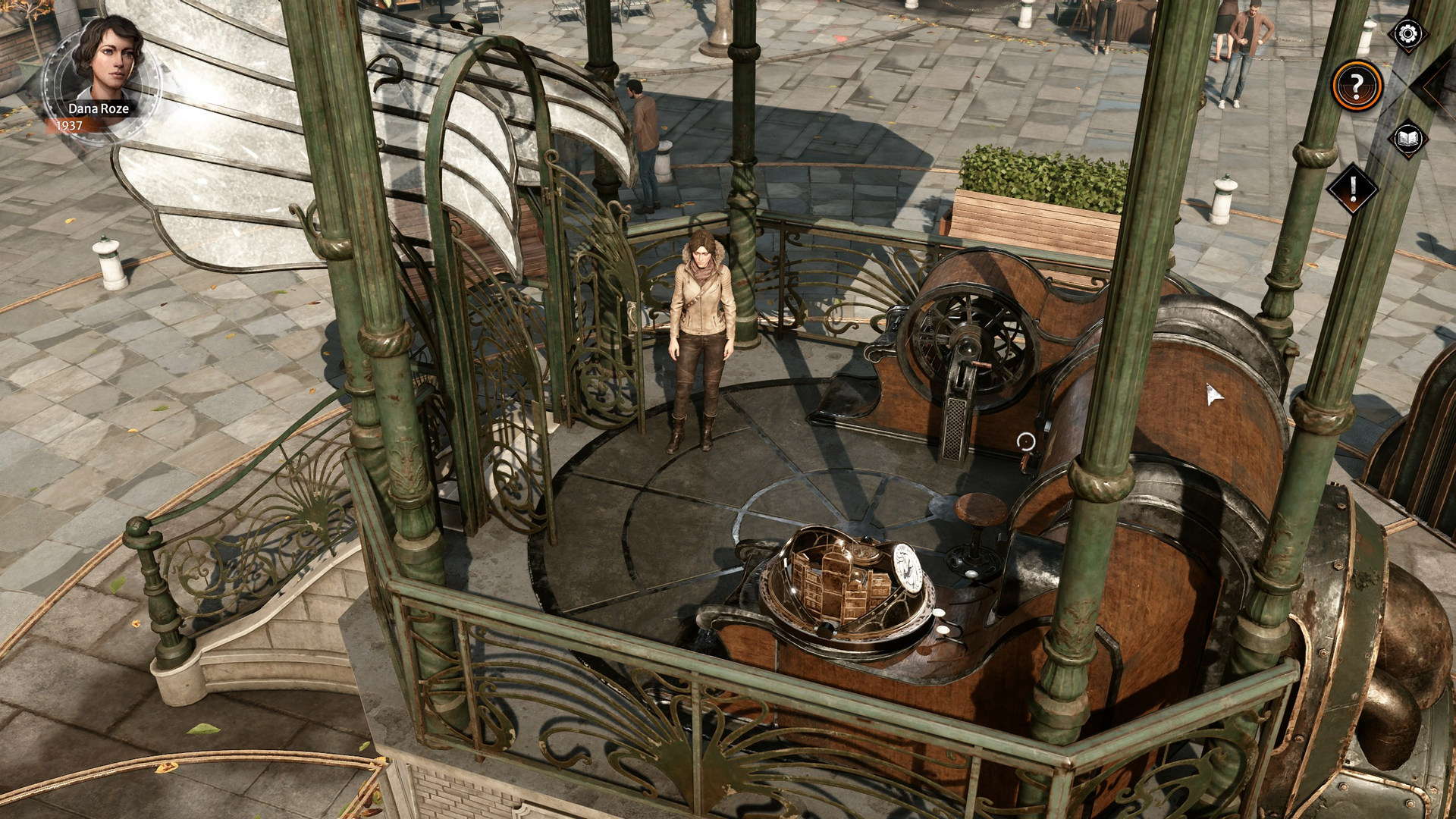
Task: Open the settings gear icon
Action: coord(1406,33)
